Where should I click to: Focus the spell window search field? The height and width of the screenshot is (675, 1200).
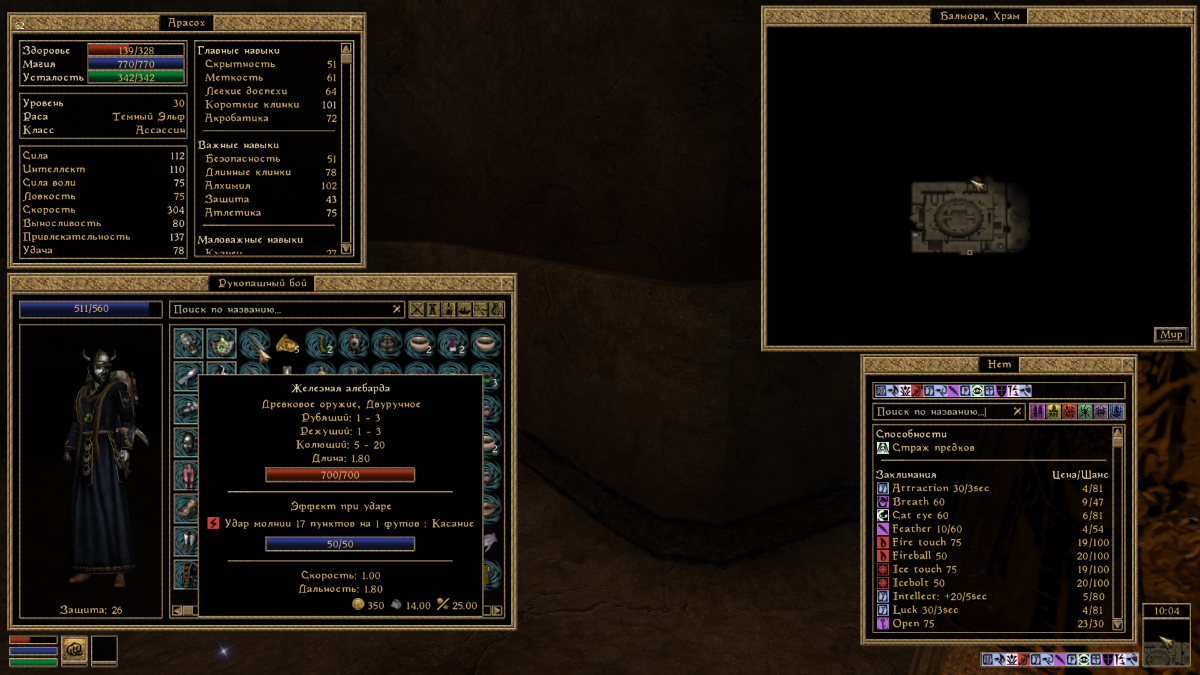[940, 411]
